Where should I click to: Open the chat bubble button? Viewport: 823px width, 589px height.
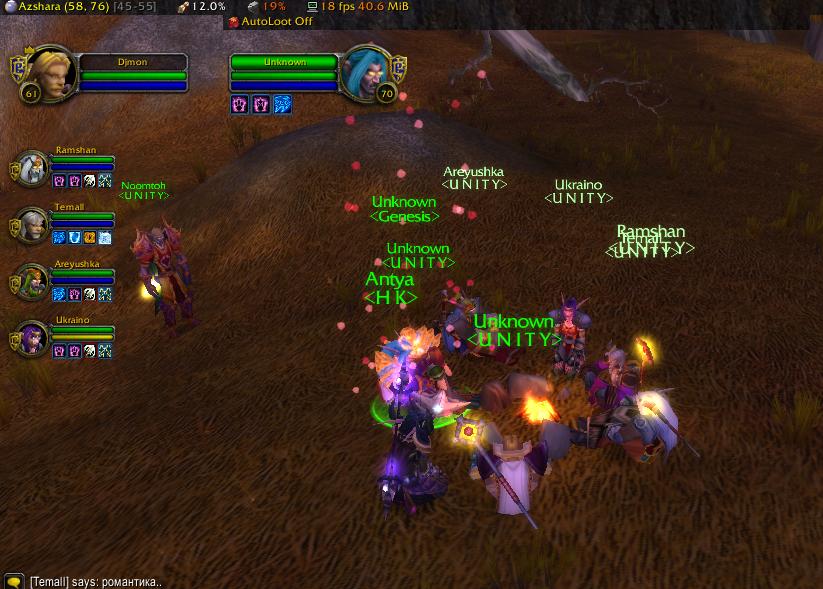click(13, 581)
